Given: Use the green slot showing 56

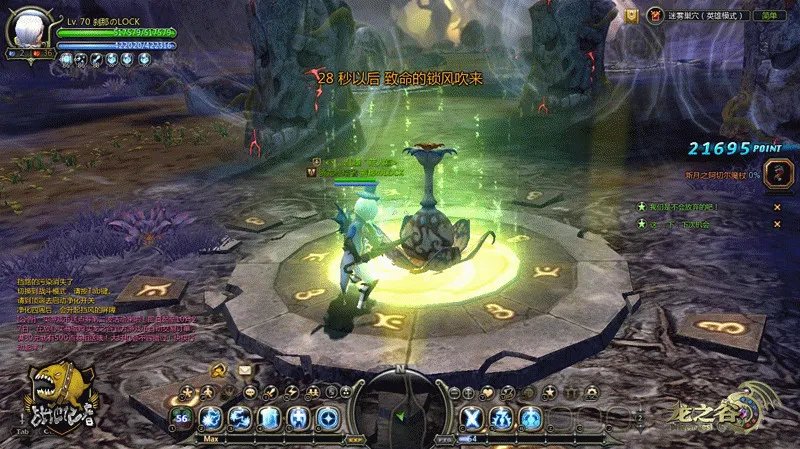Looking at the screenshot, I should 182,417.
